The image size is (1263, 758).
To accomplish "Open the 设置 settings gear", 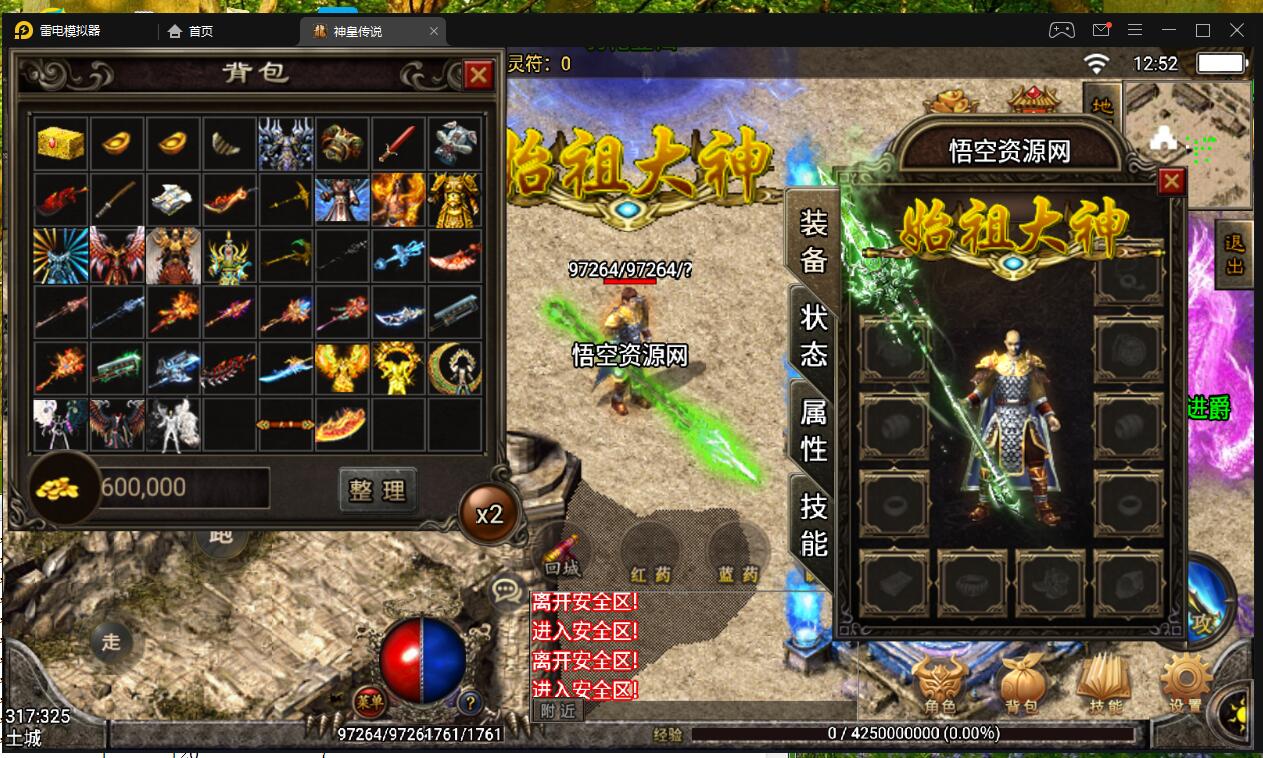I will (1185, 686).
